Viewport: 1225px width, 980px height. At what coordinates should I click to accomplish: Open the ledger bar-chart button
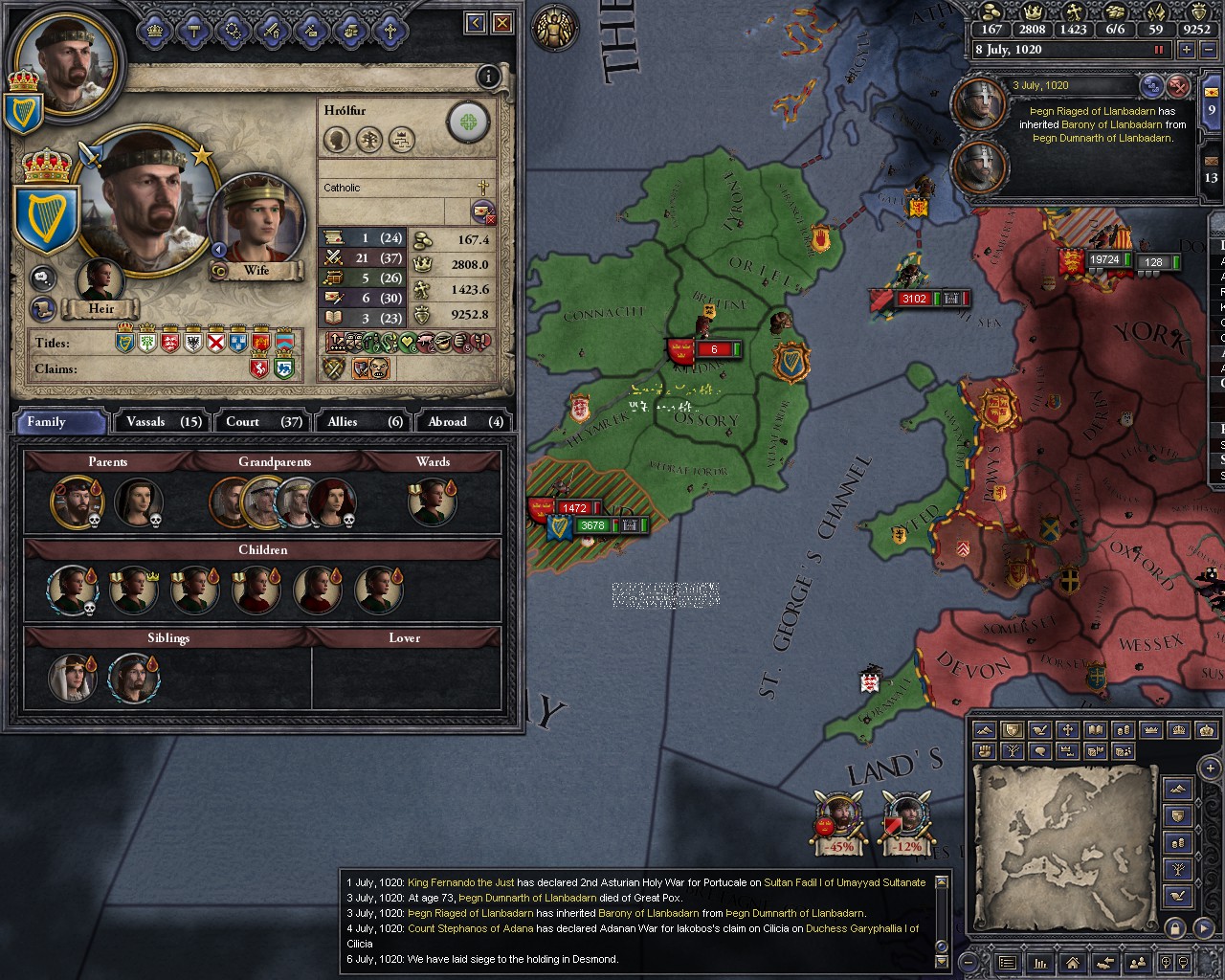point(1040,963)
